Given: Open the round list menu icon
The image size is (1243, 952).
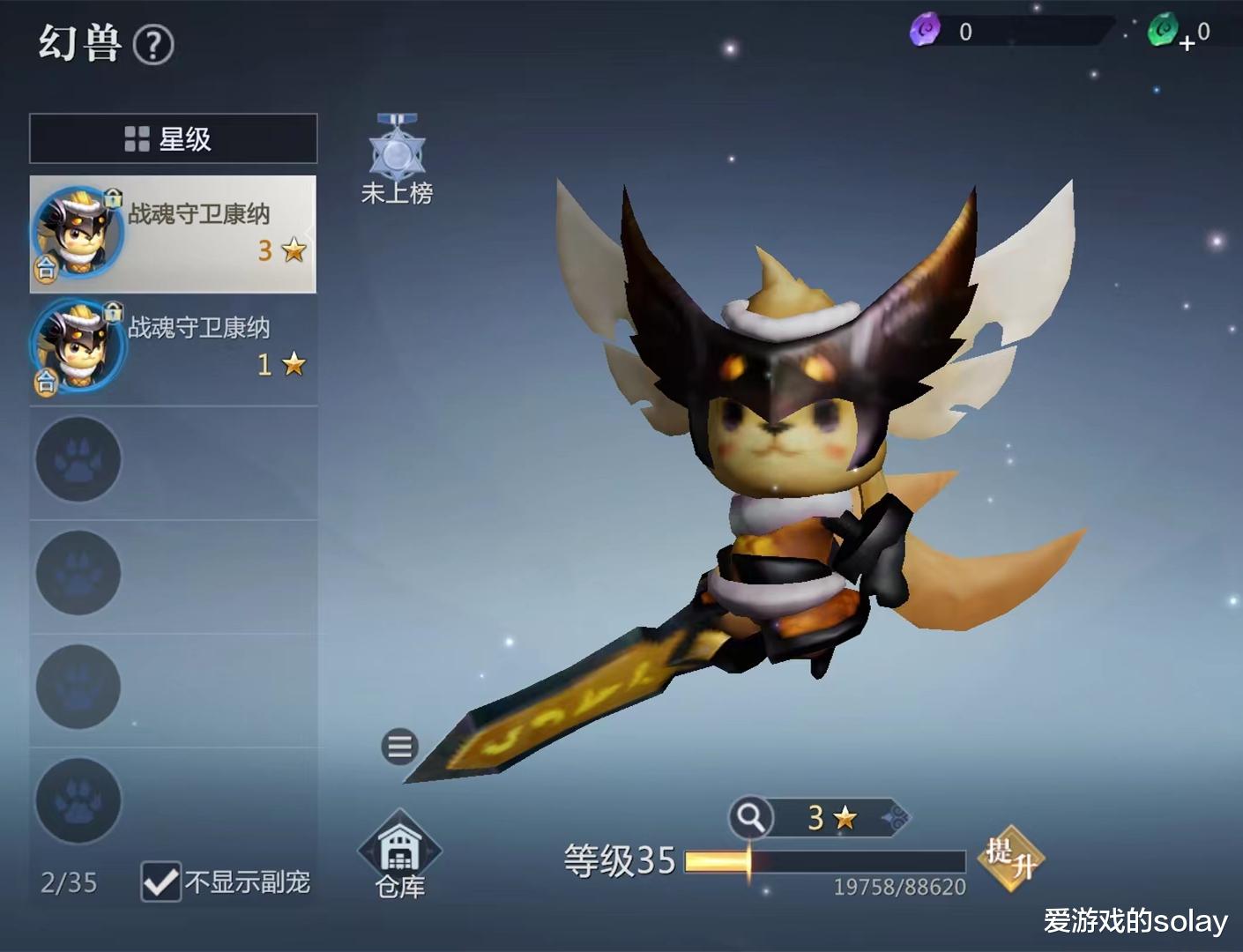Looking at the screenshot, I should tap(399, 747).
